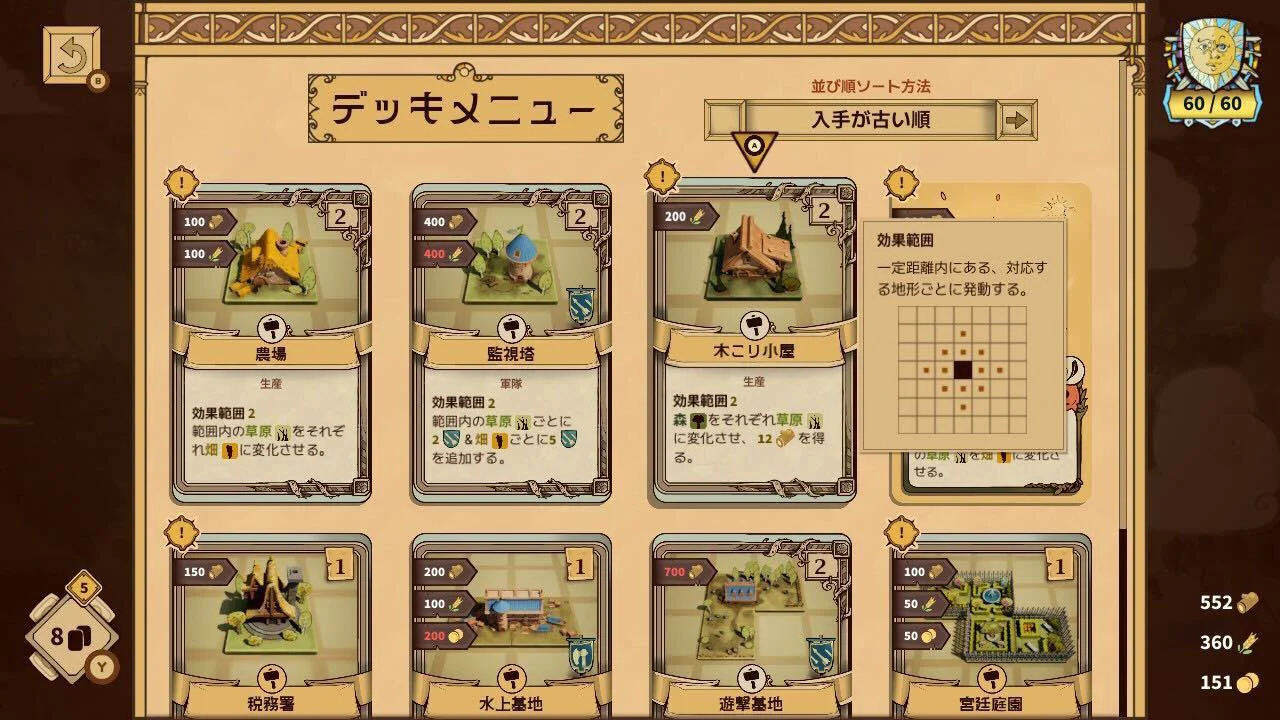Go back with the return arrow button

(71, 54)
